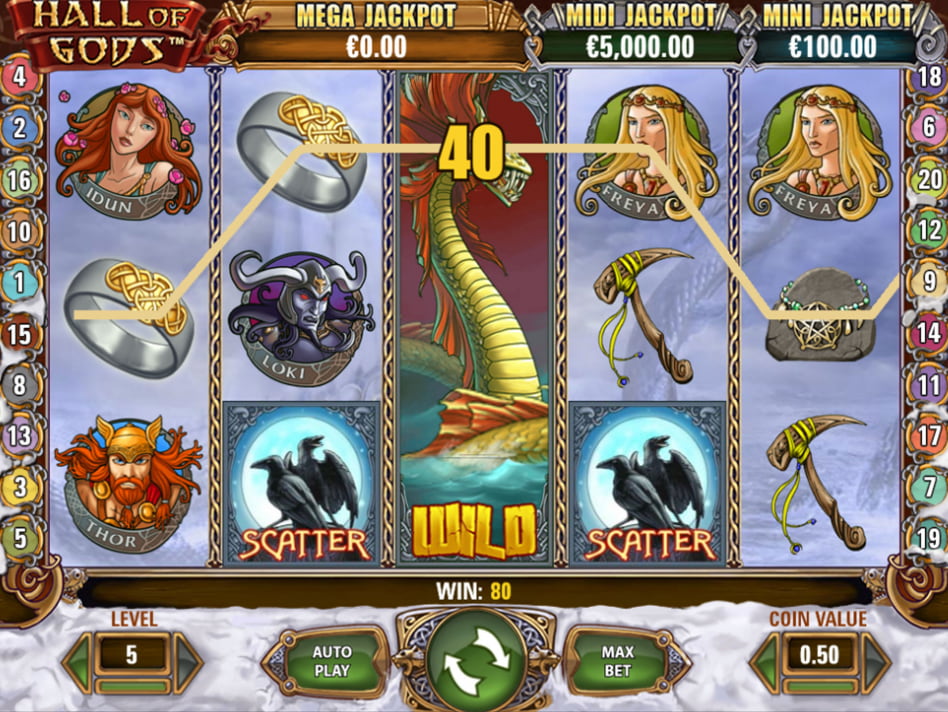Activate payline number 19 marker
This screenshot has width=948, height=712.
pos(928,539)
